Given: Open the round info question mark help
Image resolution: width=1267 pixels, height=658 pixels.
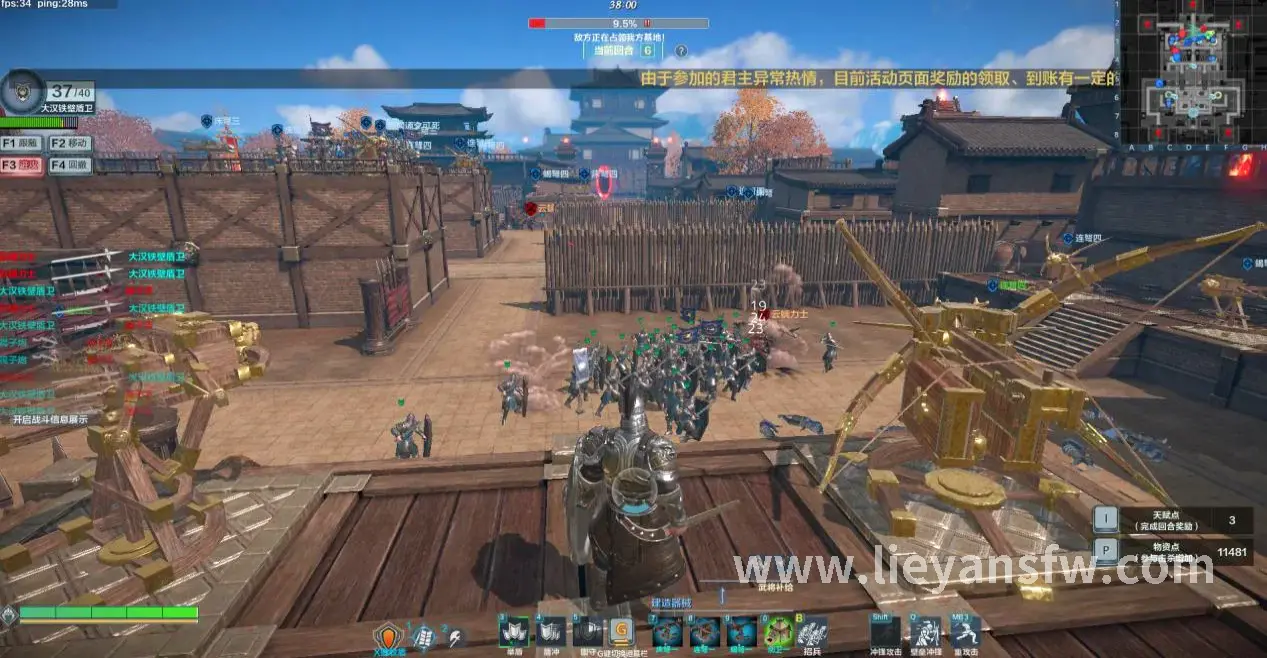Looking at the screenshot, I should [681, 51].
